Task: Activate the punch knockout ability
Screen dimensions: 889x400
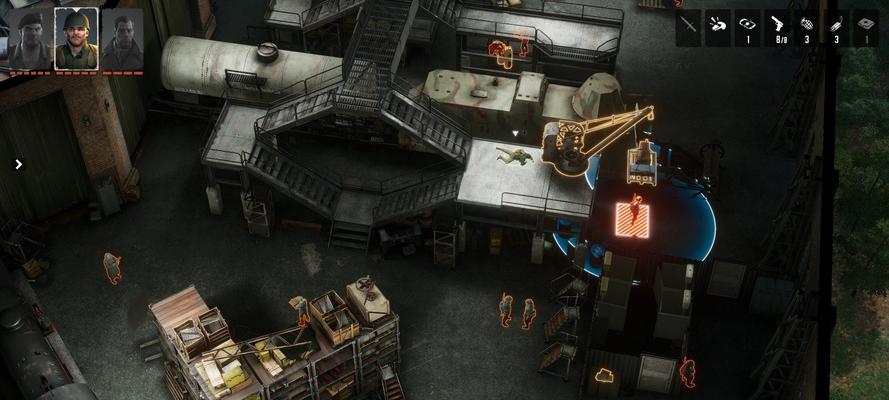Action: [x=717, y=26]
